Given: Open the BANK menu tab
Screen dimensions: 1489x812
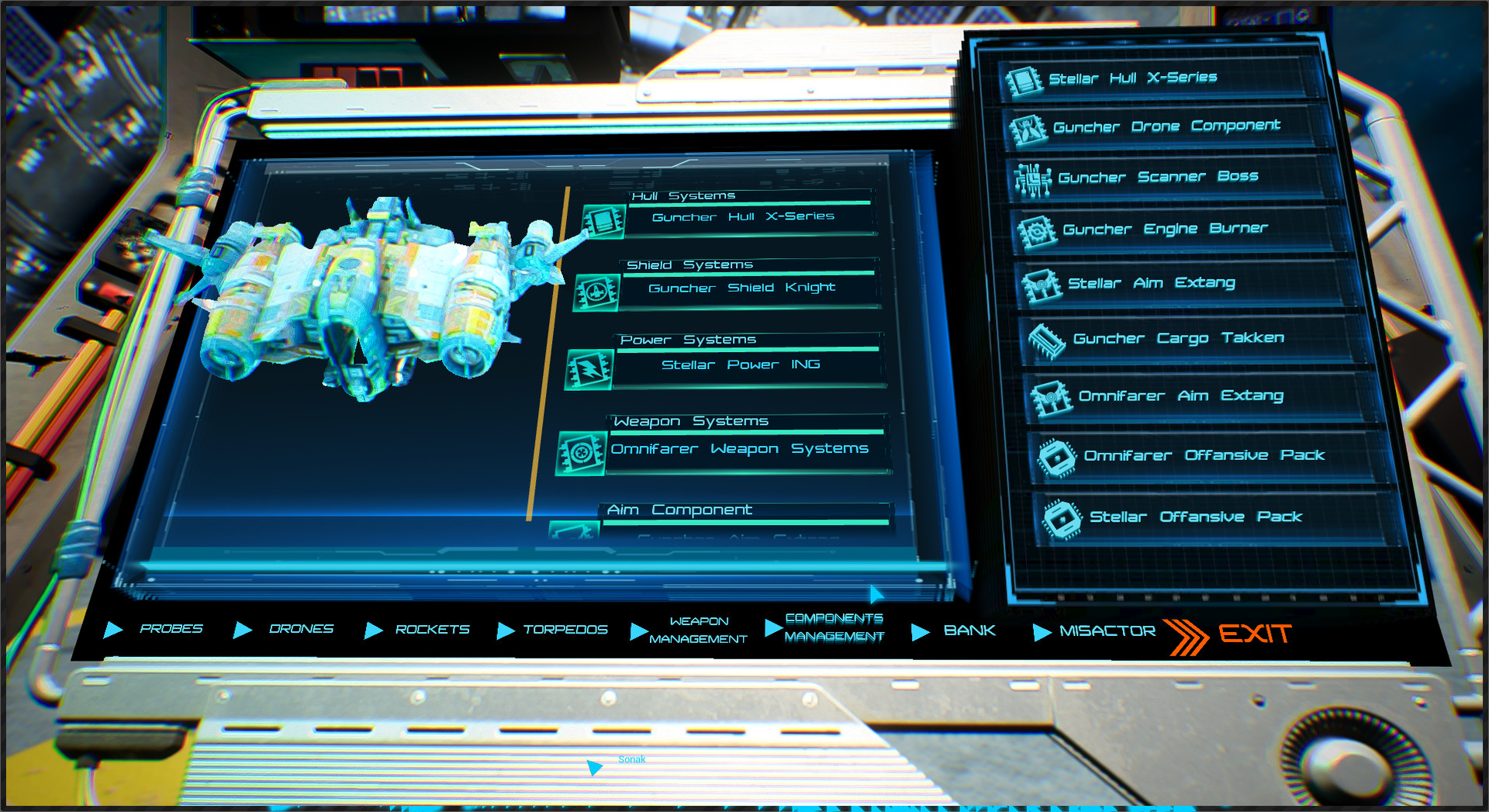Looking at the screenshot, I should pos(969,631).
